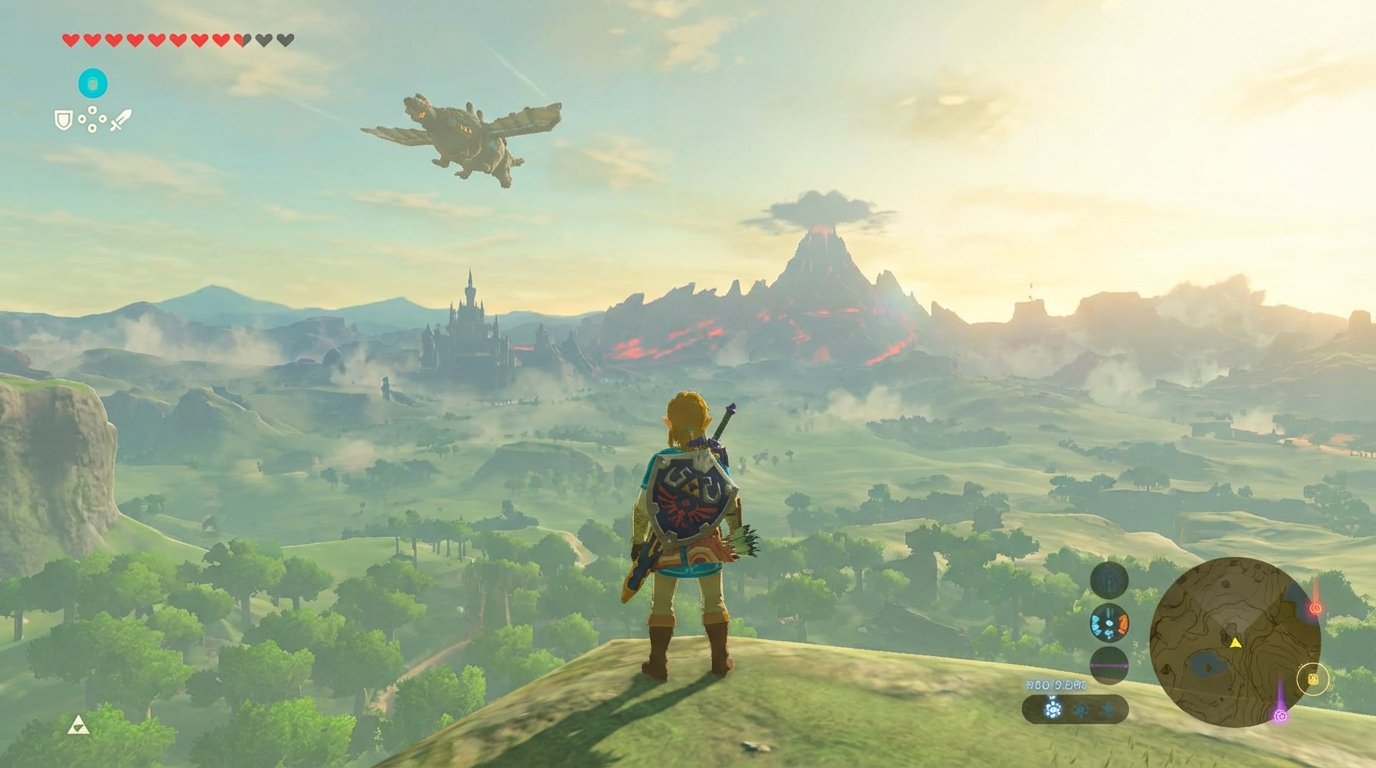This screenshot has width=1376, height=768.
Task: Click the red shrine beacon marker on the minimap
Action: pos(1315,607)
